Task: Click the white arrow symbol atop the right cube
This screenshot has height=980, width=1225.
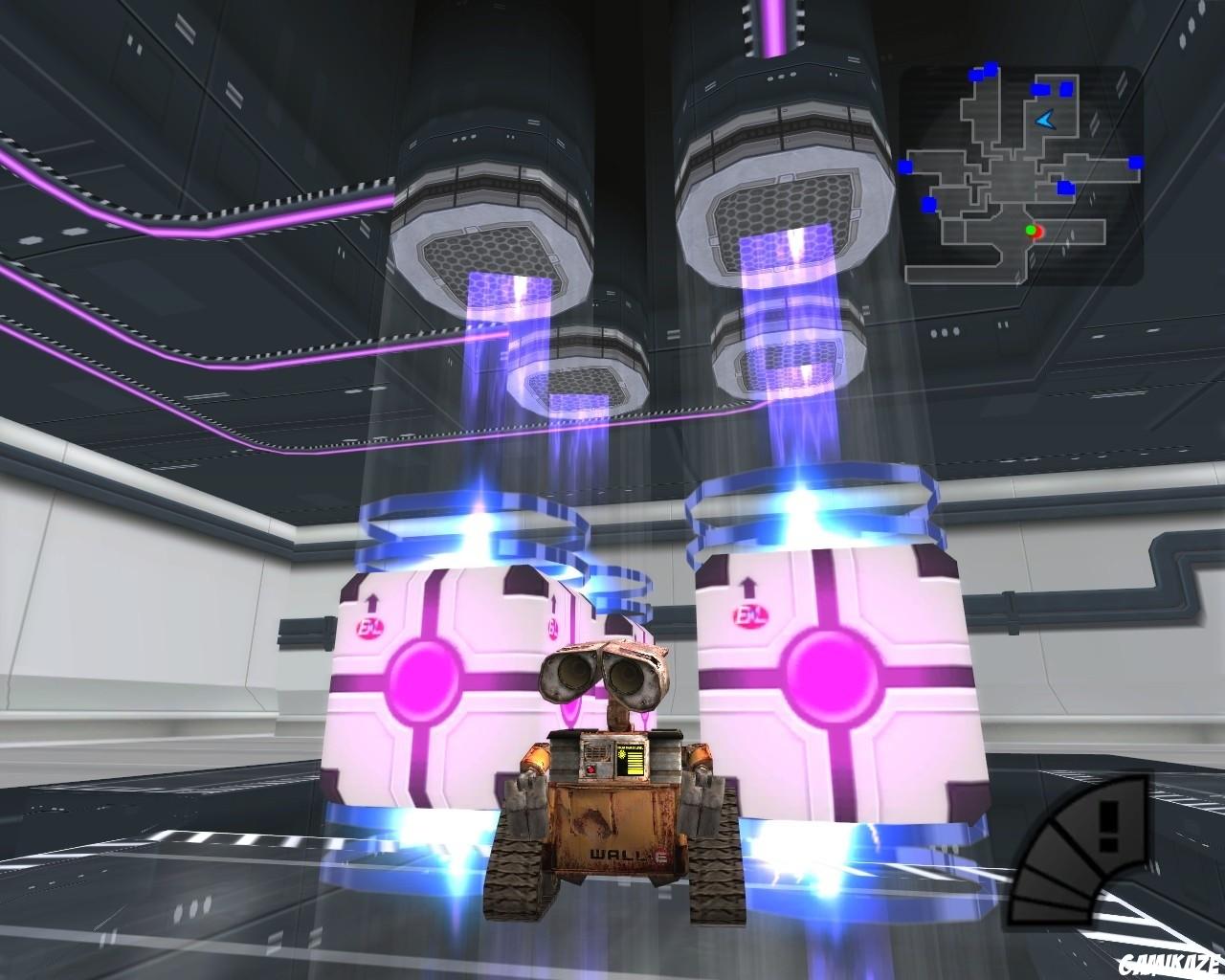Action: [x=748, y=589]
